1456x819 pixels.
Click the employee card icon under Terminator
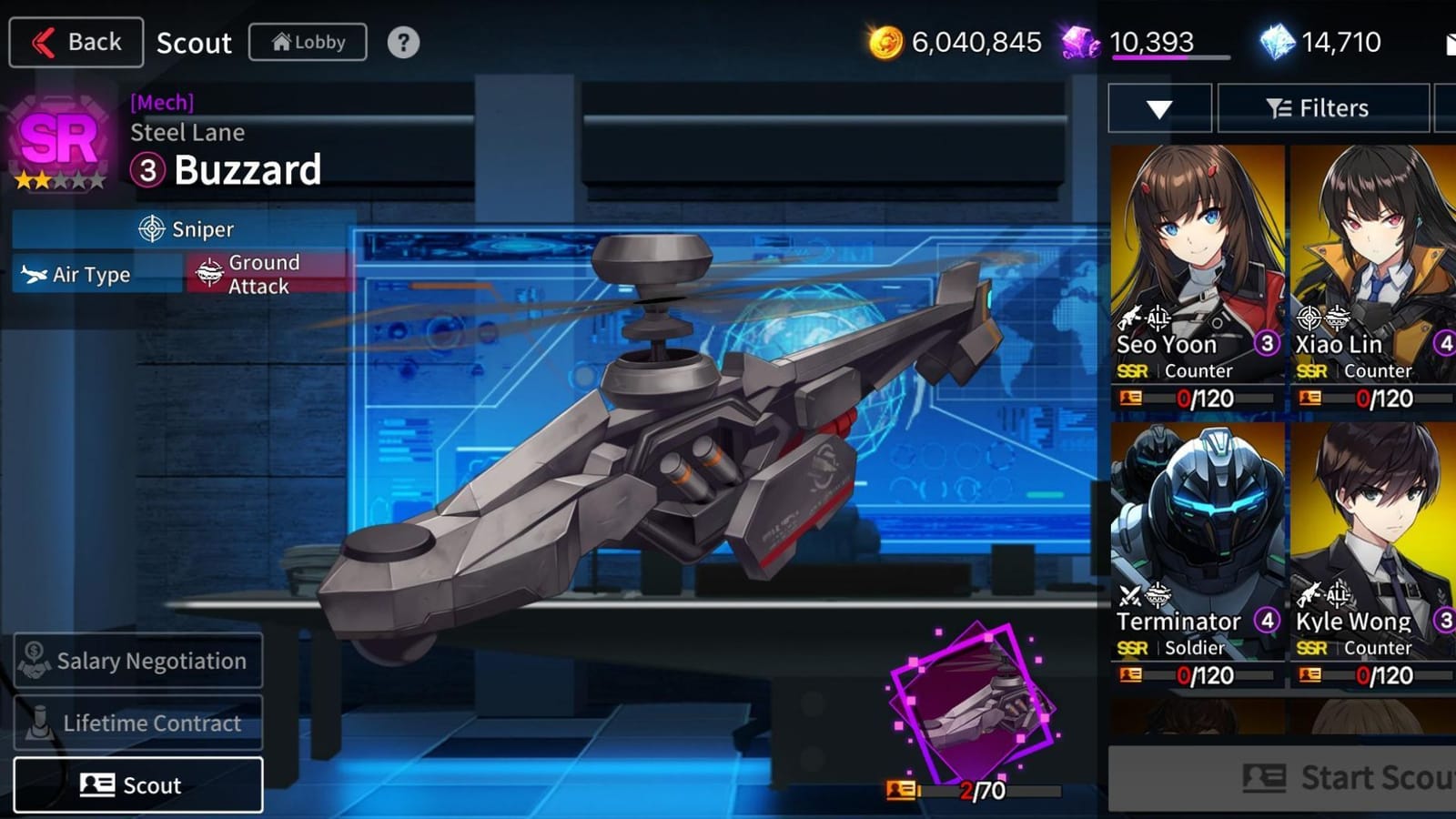point(1131,676)
